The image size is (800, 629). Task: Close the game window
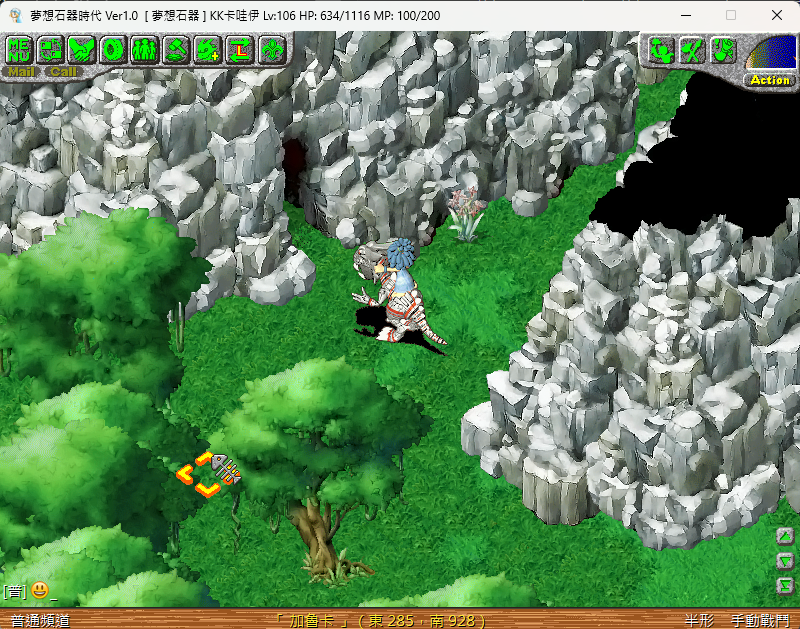[777, 16]
